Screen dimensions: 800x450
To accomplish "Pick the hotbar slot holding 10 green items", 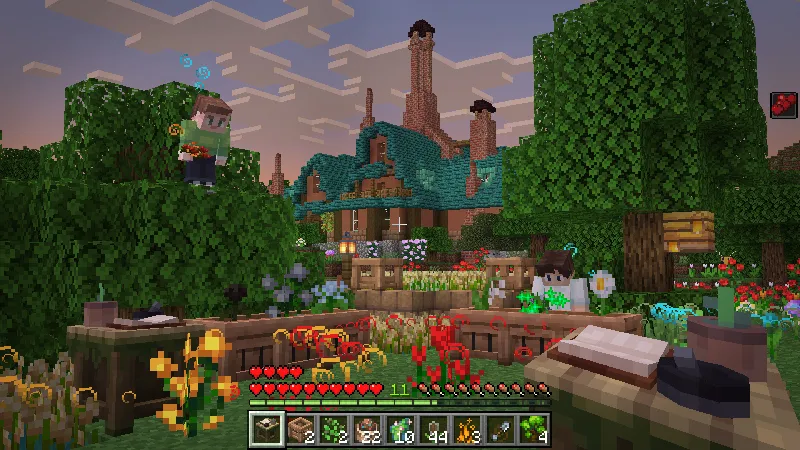I will click(x=400, y=428).
